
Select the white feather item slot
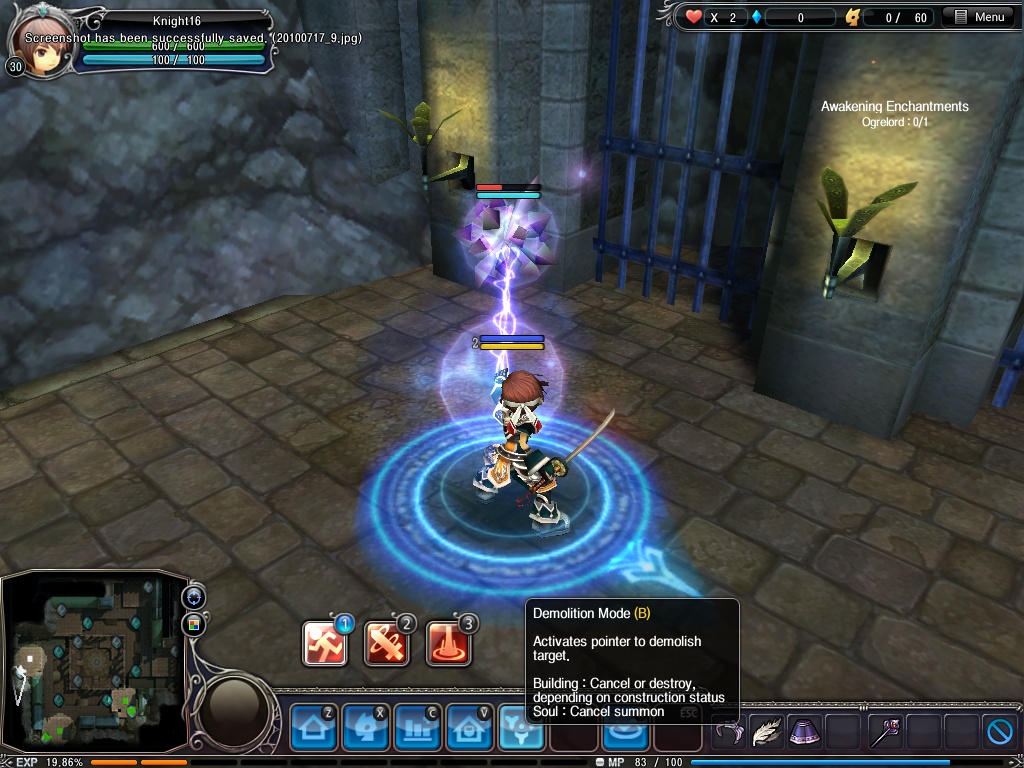tap(767, 732)
